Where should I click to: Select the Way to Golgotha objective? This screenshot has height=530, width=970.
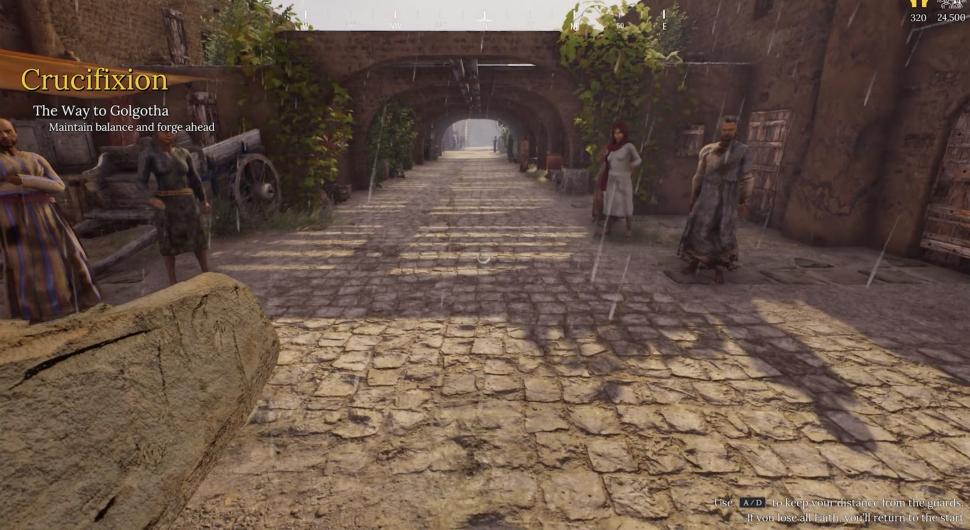pos(100,111)
